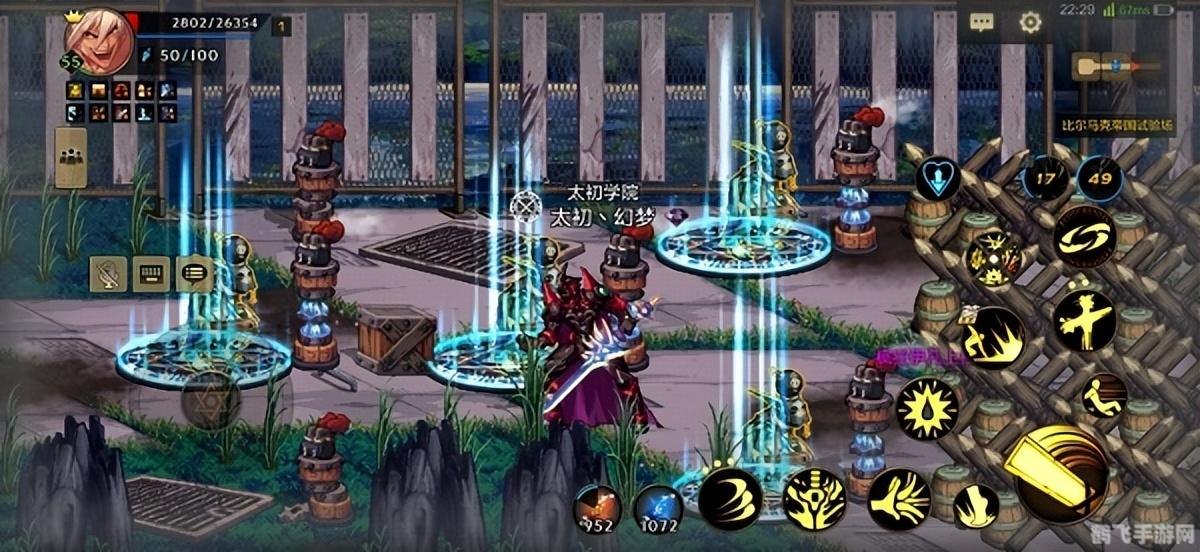
Task: Open the chat speech bubble button
Action: (982, 23)
